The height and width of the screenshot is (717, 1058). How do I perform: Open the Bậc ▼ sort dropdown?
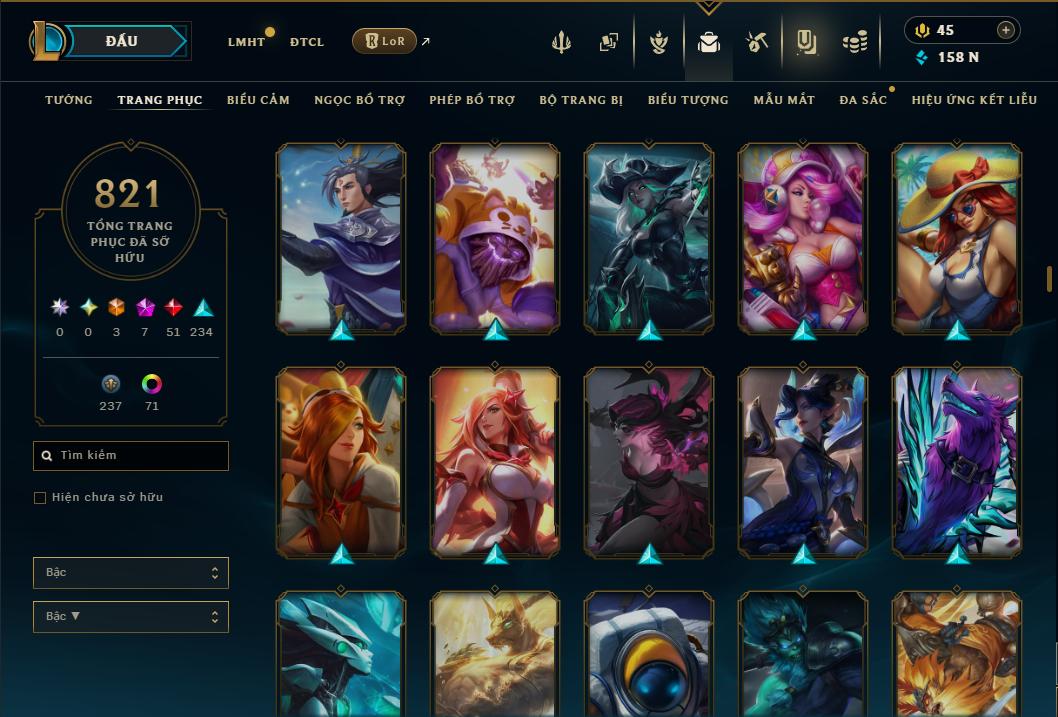pos(131,617)
